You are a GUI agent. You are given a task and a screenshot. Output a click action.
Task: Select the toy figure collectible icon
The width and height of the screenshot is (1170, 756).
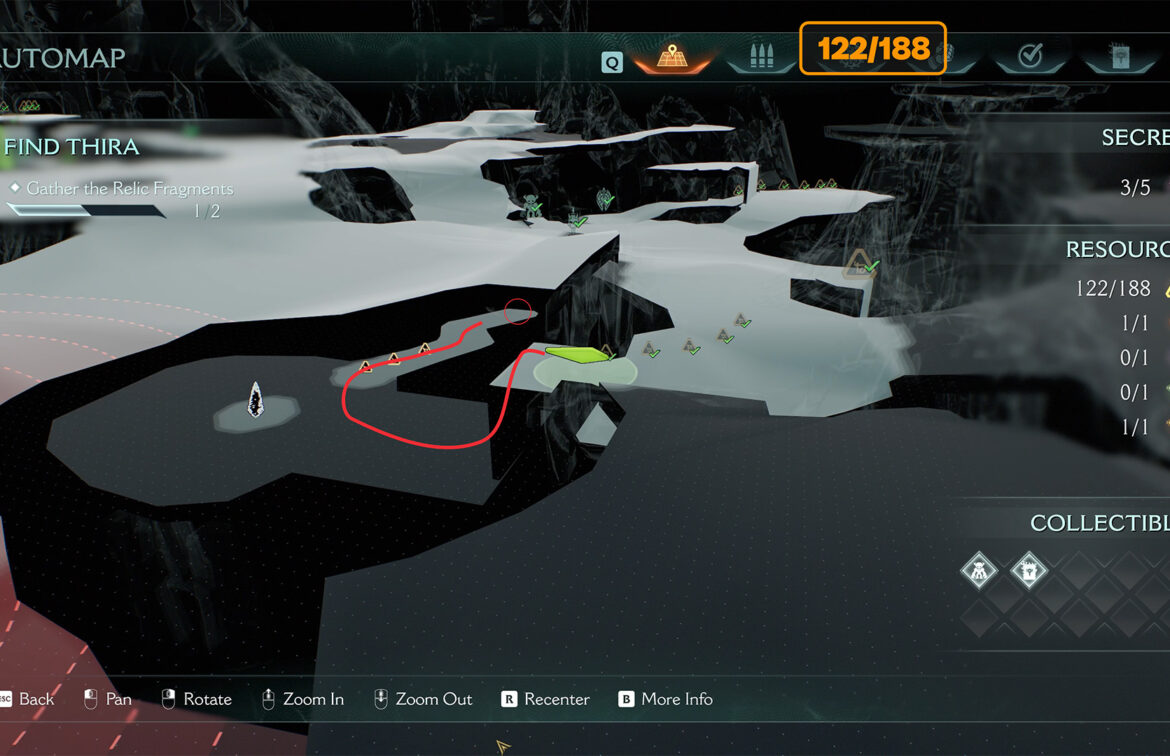pyautogui.click(x=979, y=572)
